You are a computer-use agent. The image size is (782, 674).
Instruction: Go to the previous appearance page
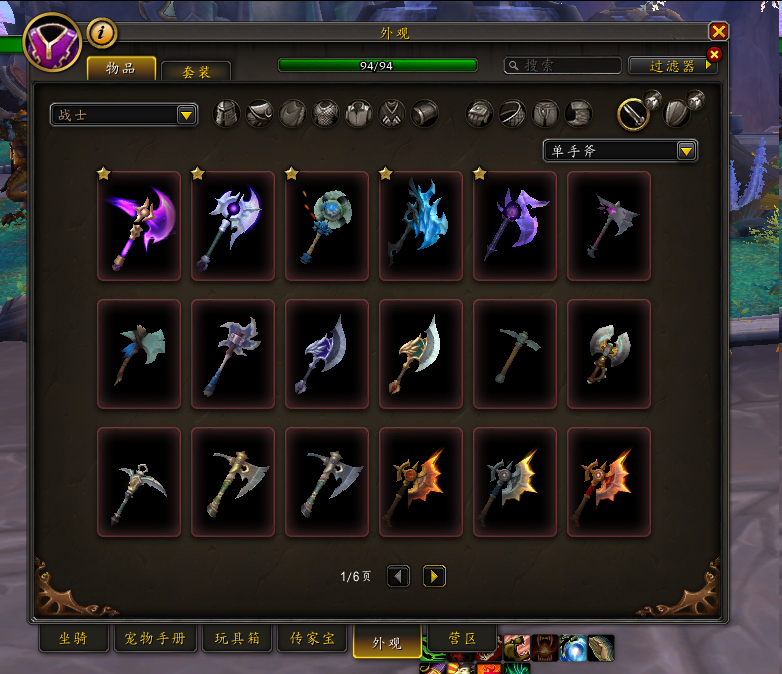pos(398,576)
